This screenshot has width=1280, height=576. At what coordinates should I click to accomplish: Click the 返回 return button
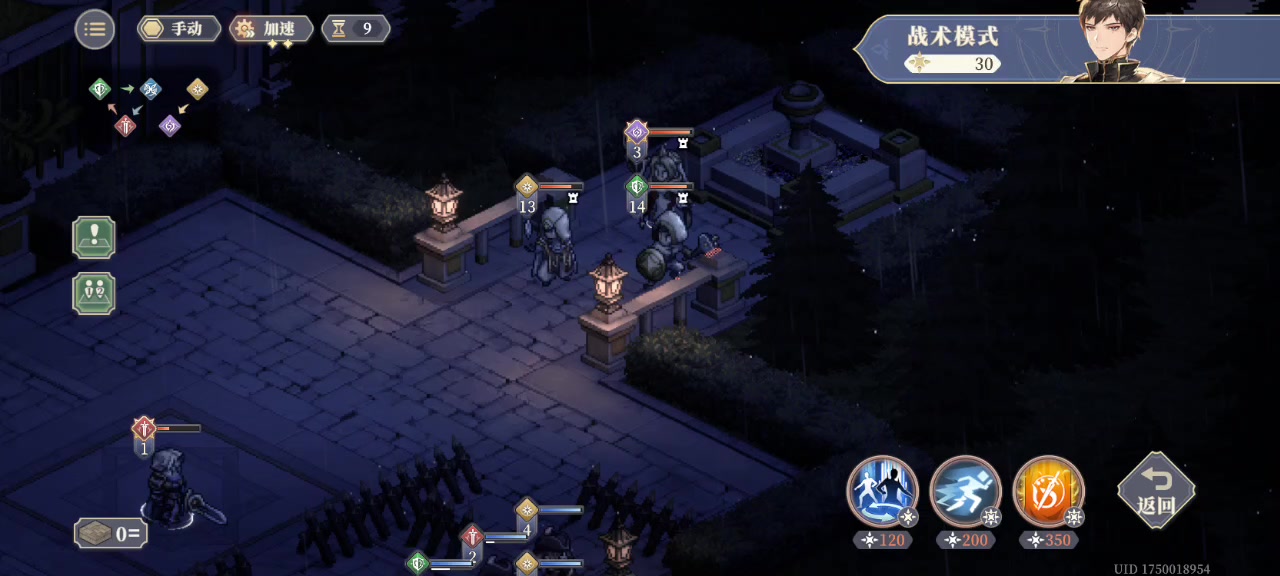(x=1156, y=490)
